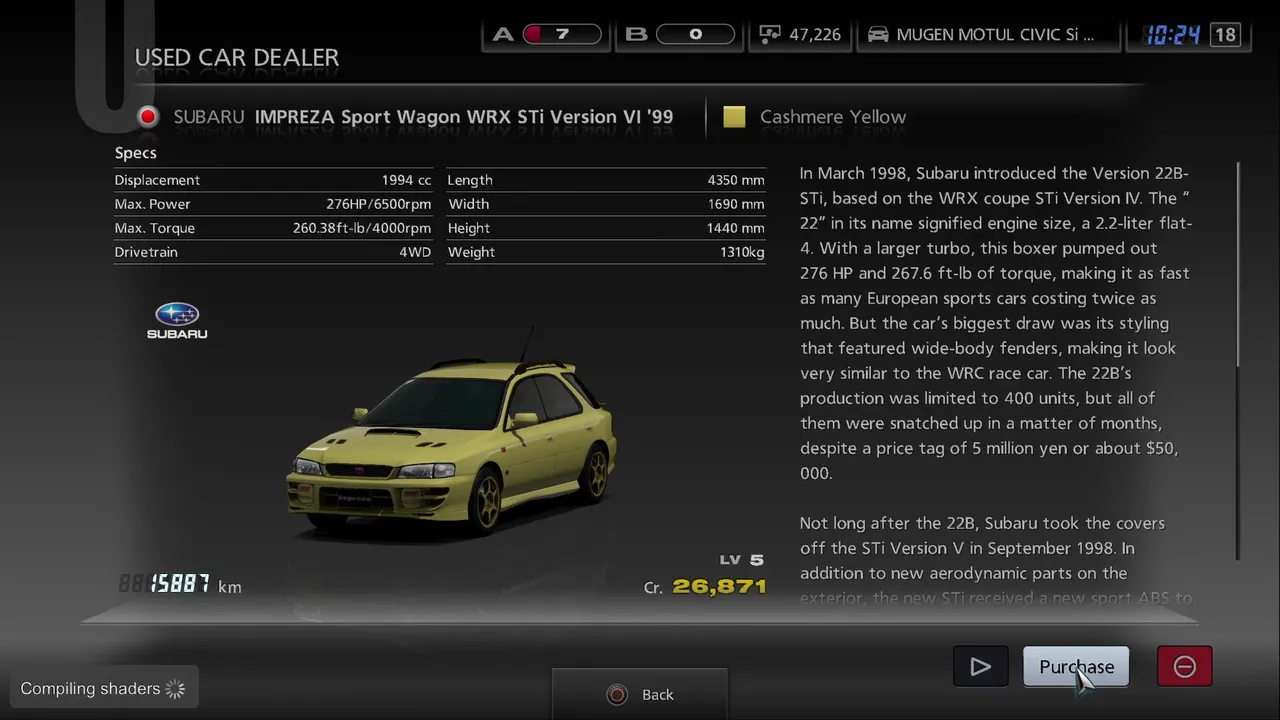Go Back to the previous screen
The width and height of the screenshot is (1280, 720).
[640, 694]
